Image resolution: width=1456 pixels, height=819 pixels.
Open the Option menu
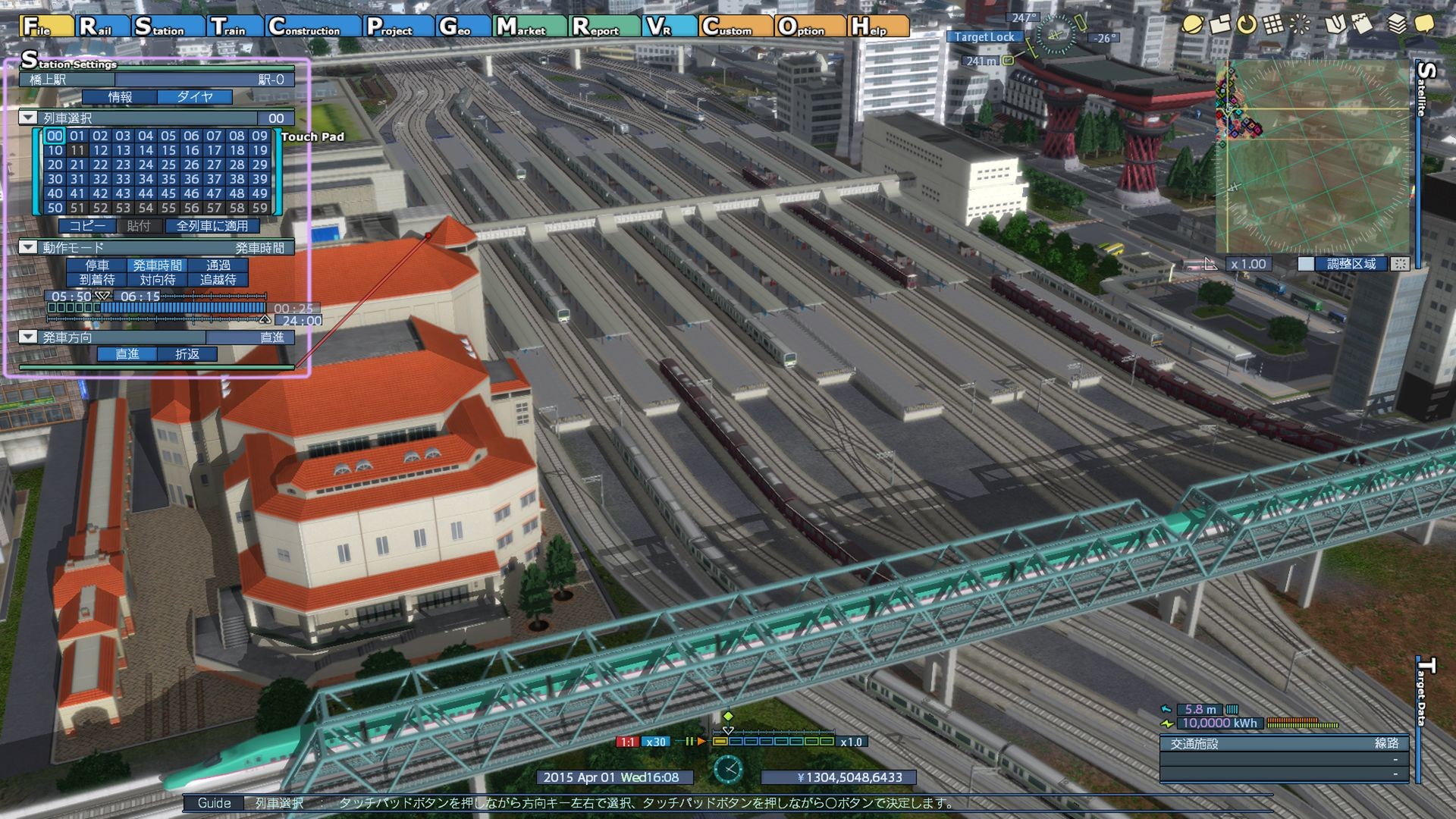pos(809,27)
